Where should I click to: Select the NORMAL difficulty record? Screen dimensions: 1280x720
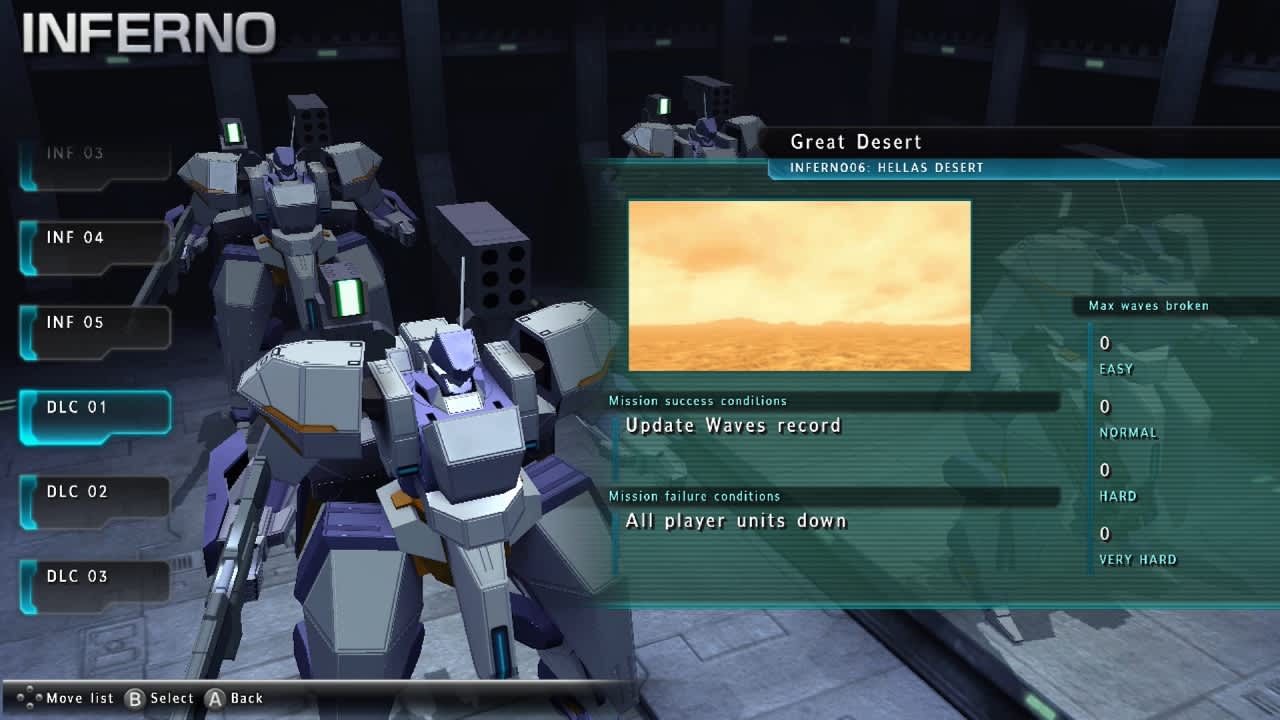tap(1122, 419)
